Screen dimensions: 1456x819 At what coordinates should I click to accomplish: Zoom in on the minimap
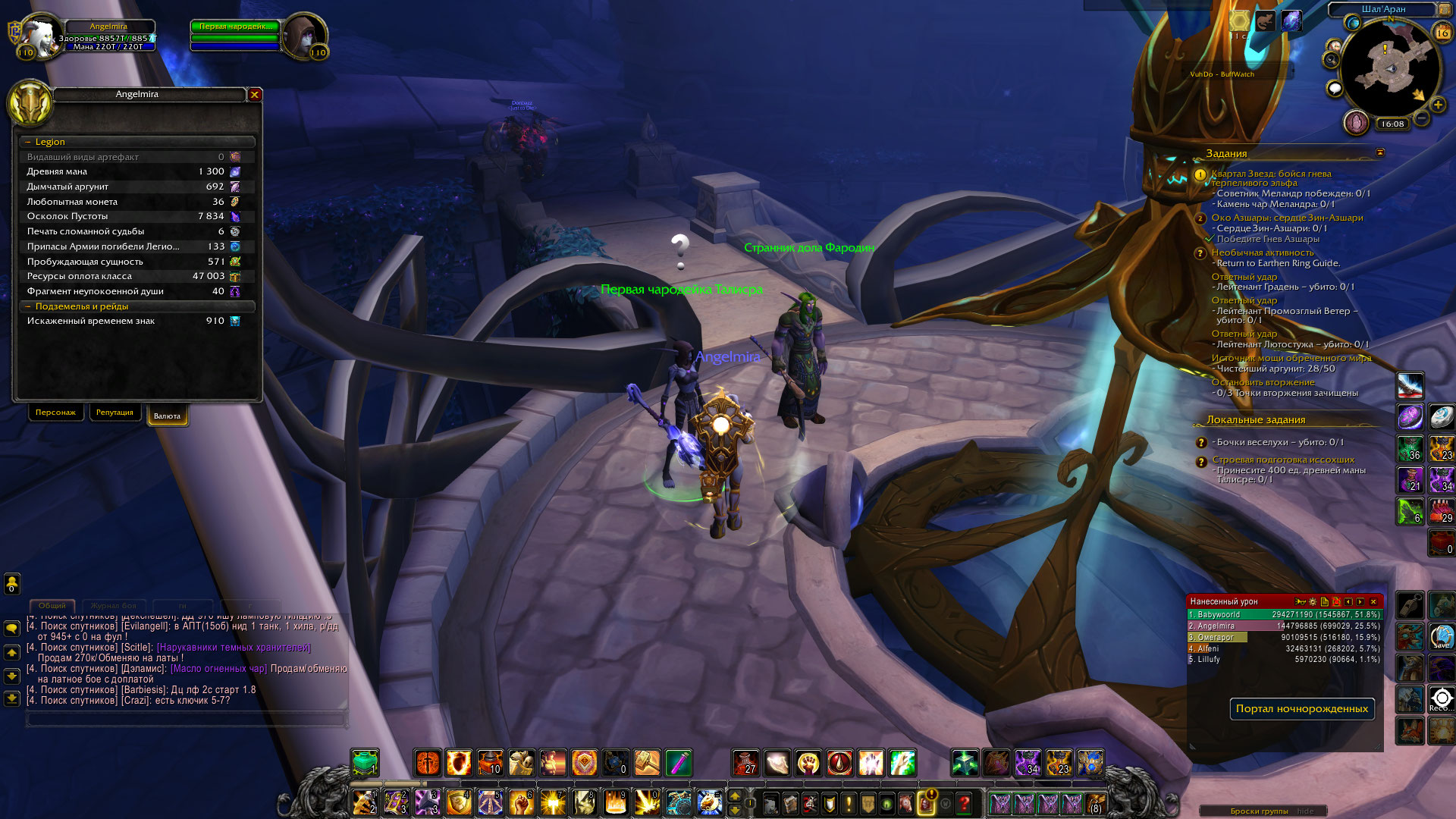(1438, 105)
